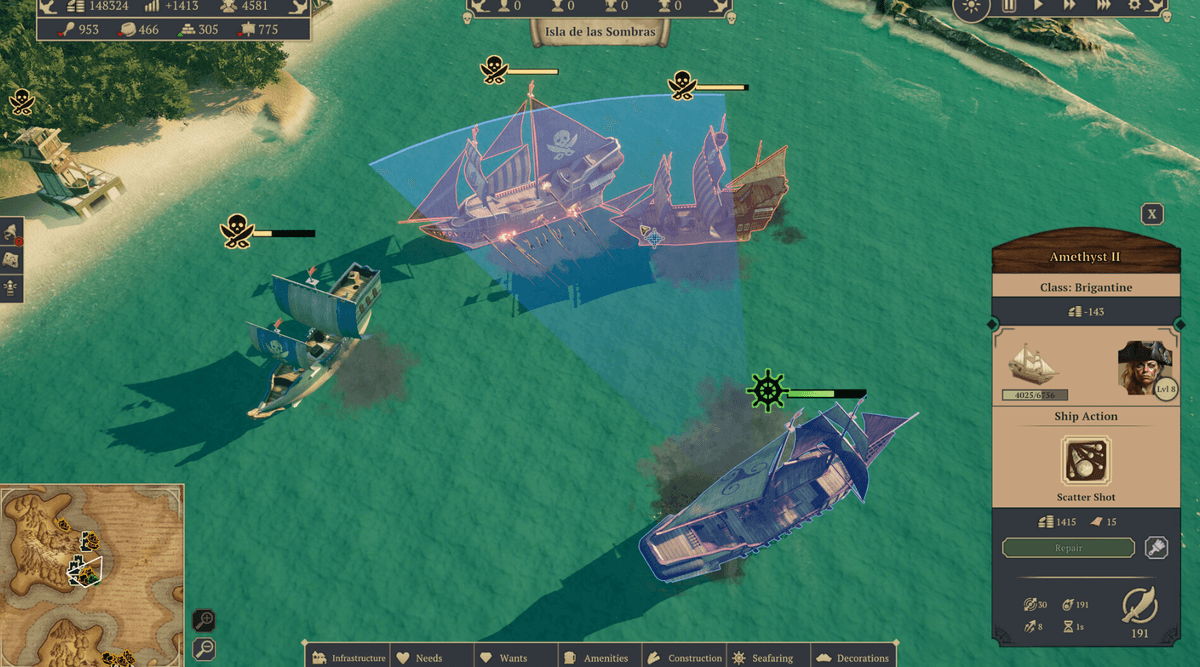
Task: Open the Needs build category
Action: pyautogui.click(x=420, y=658)
